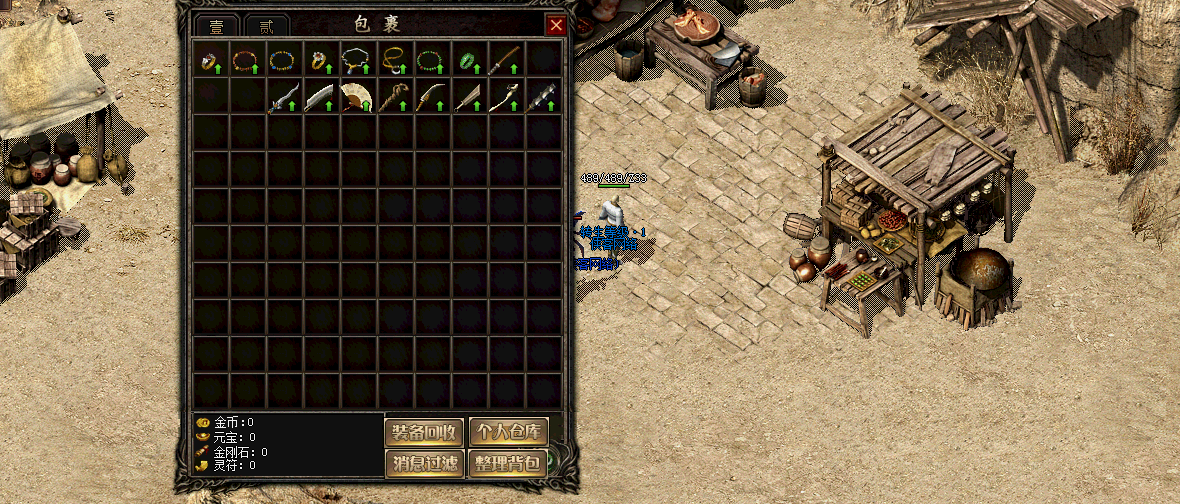Choose the twisted wooden staff
The width and height of the screenshot is (1180, 504).
[394, 97]
